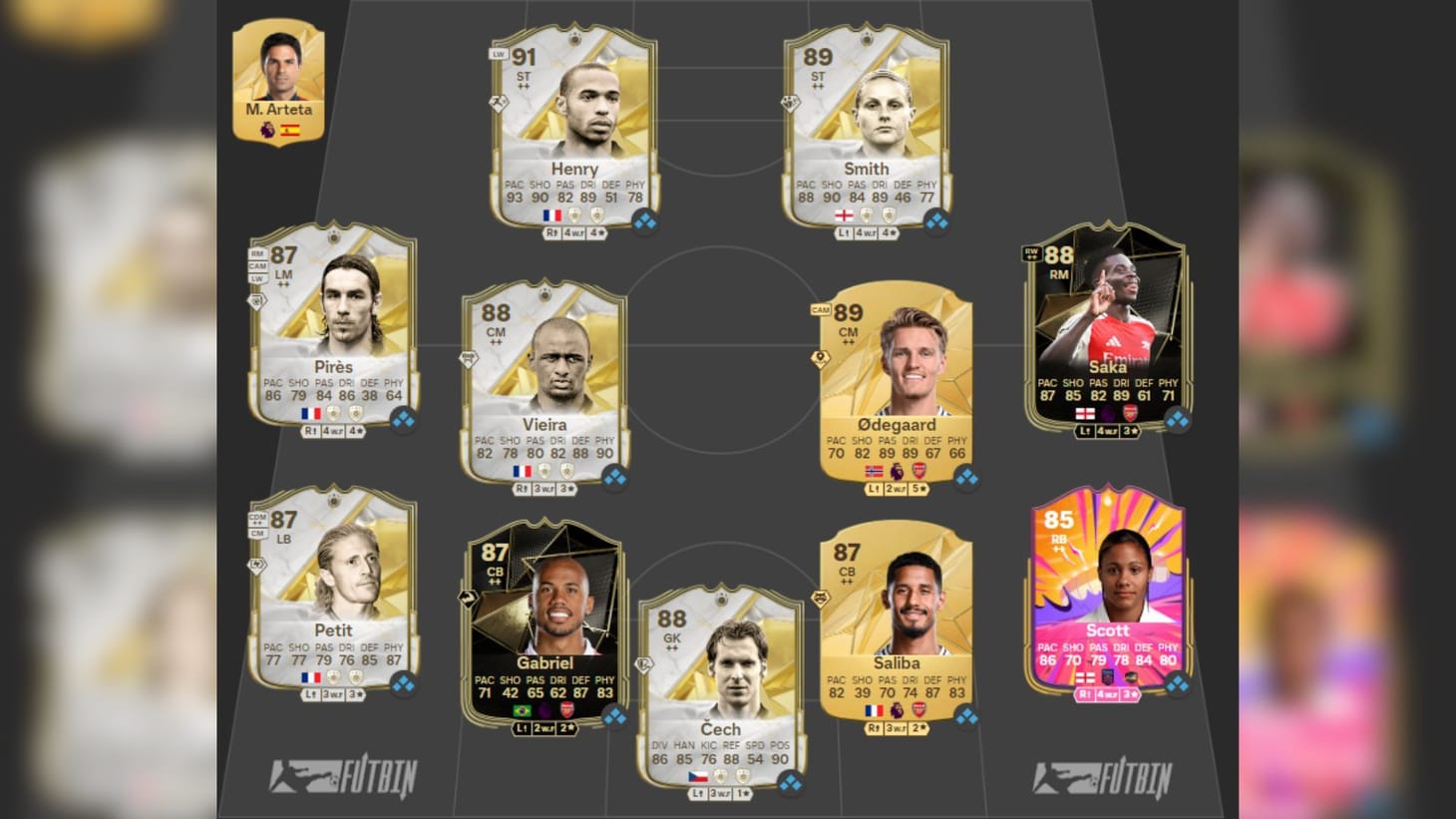The image size is (1456, 819).
Task: Click the 4 w.f. weak foot chip under Smith
Action: tap(866, 234)
